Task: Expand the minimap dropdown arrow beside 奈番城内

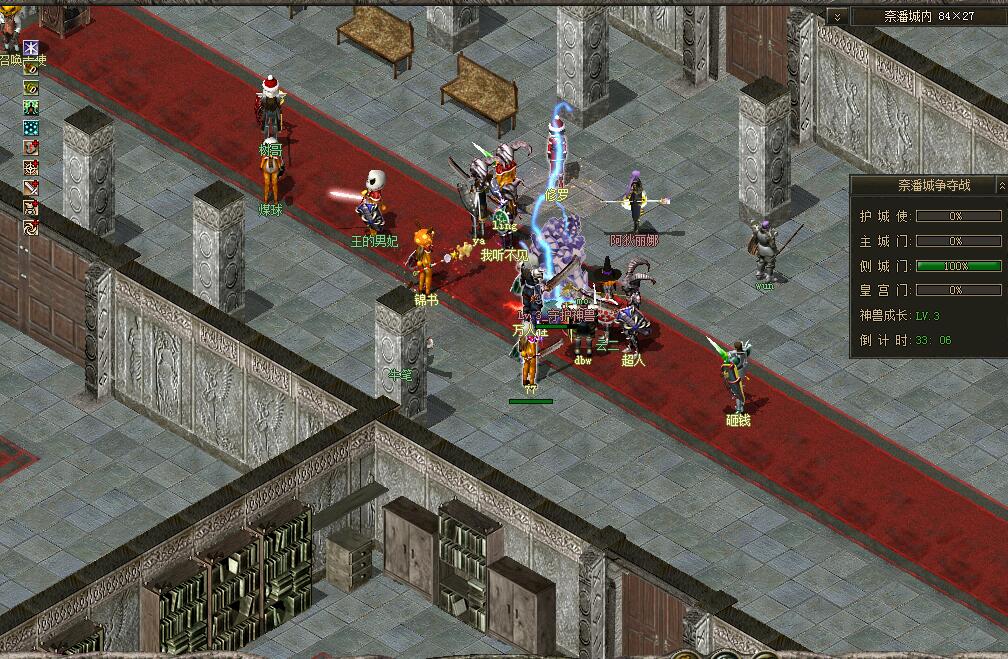Action: [837, 16]
